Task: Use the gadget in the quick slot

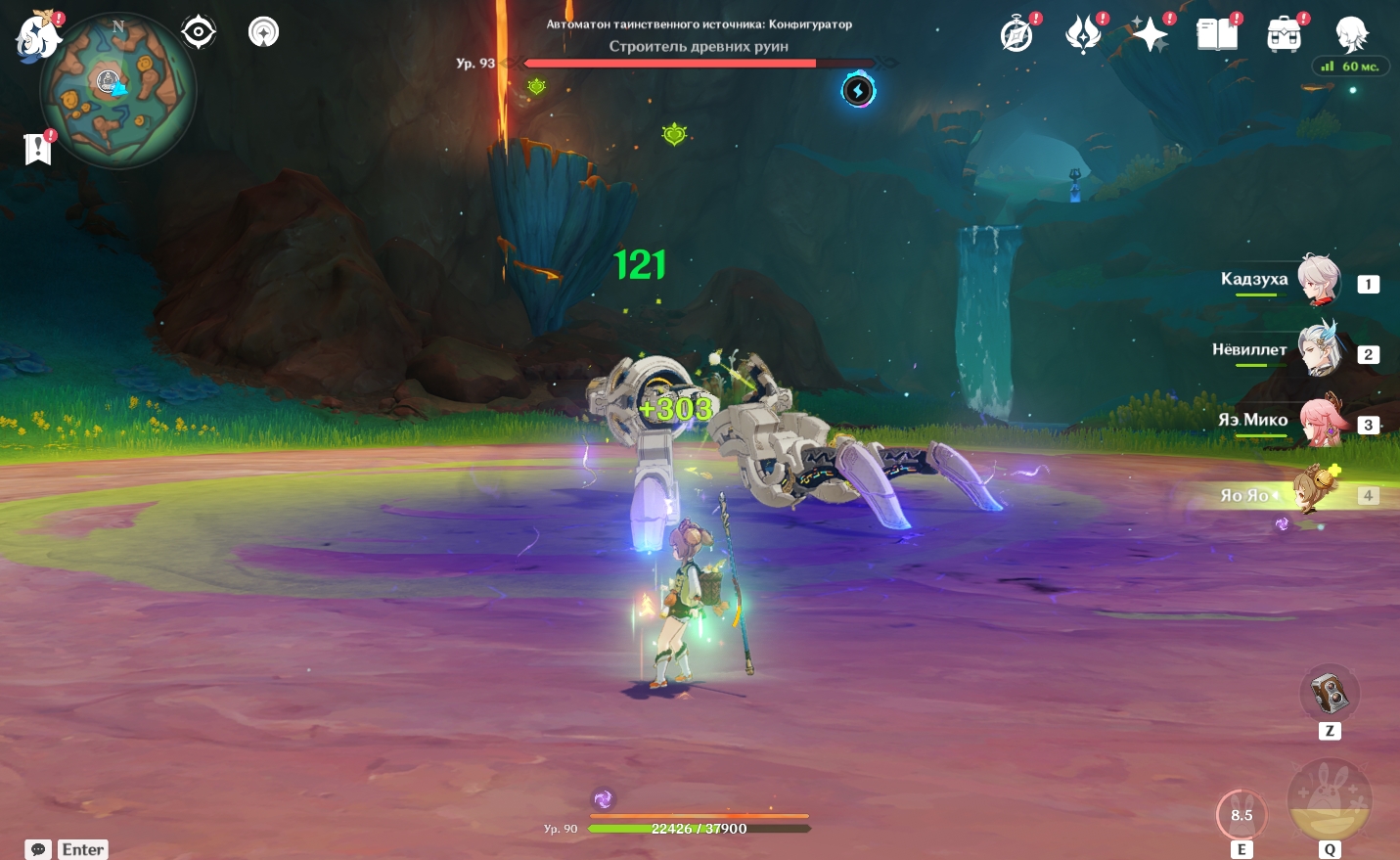Action: (x=1329, y=694)
